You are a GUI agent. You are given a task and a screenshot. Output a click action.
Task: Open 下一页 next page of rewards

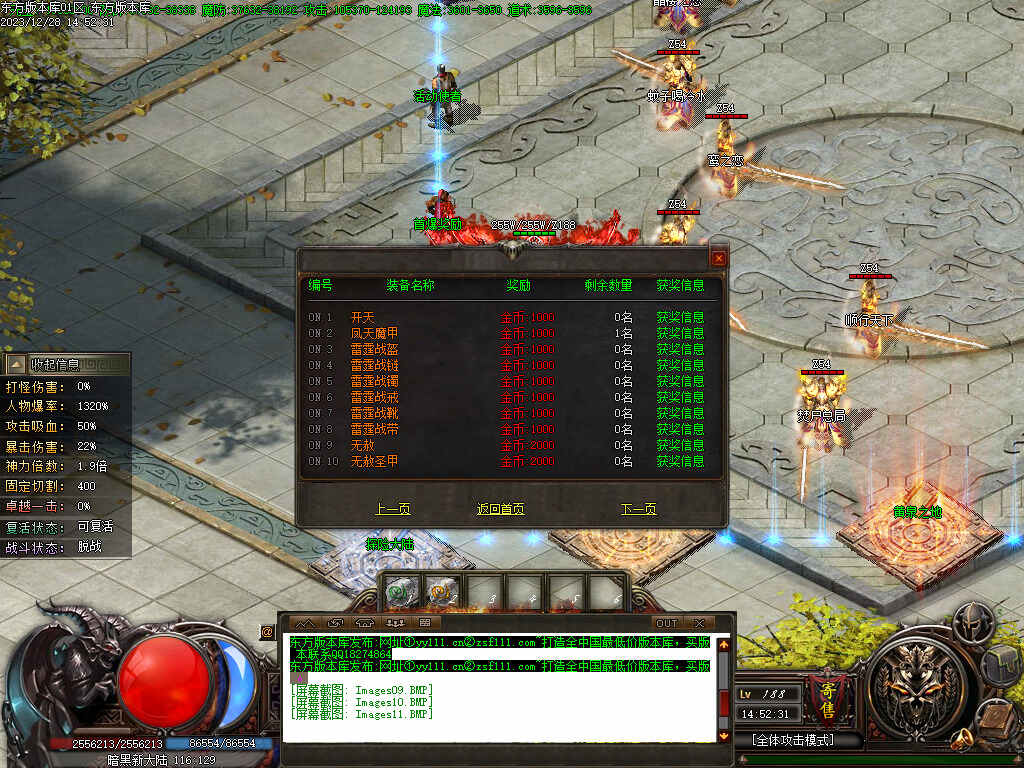click(x=639, y=509)
